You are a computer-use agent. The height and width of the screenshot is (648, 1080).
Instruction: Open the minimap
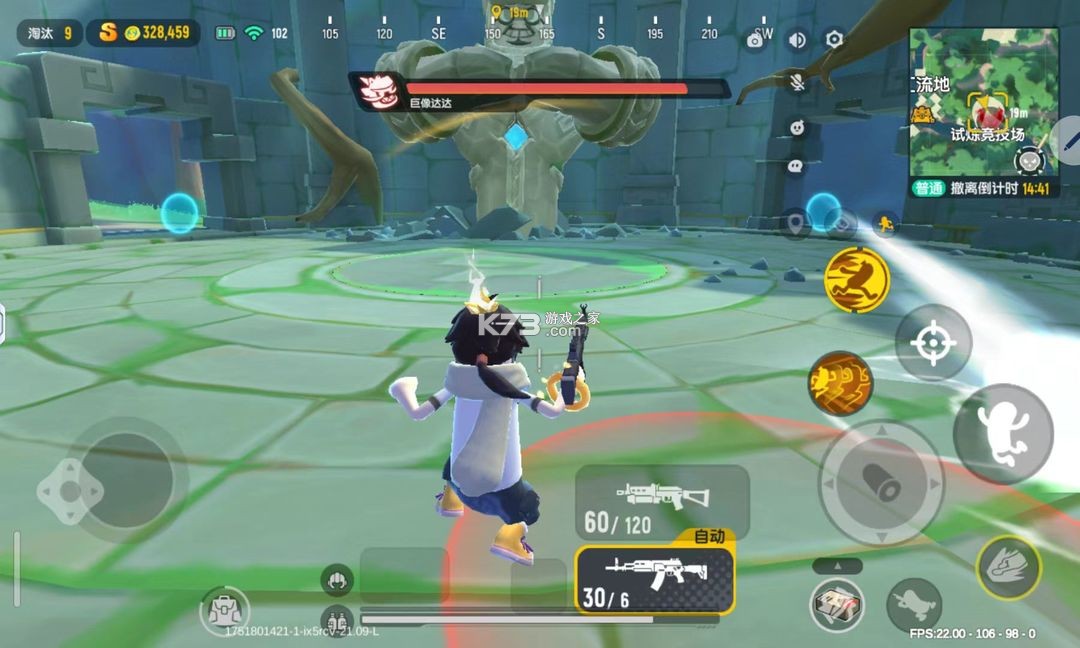(x=984, y=102)
